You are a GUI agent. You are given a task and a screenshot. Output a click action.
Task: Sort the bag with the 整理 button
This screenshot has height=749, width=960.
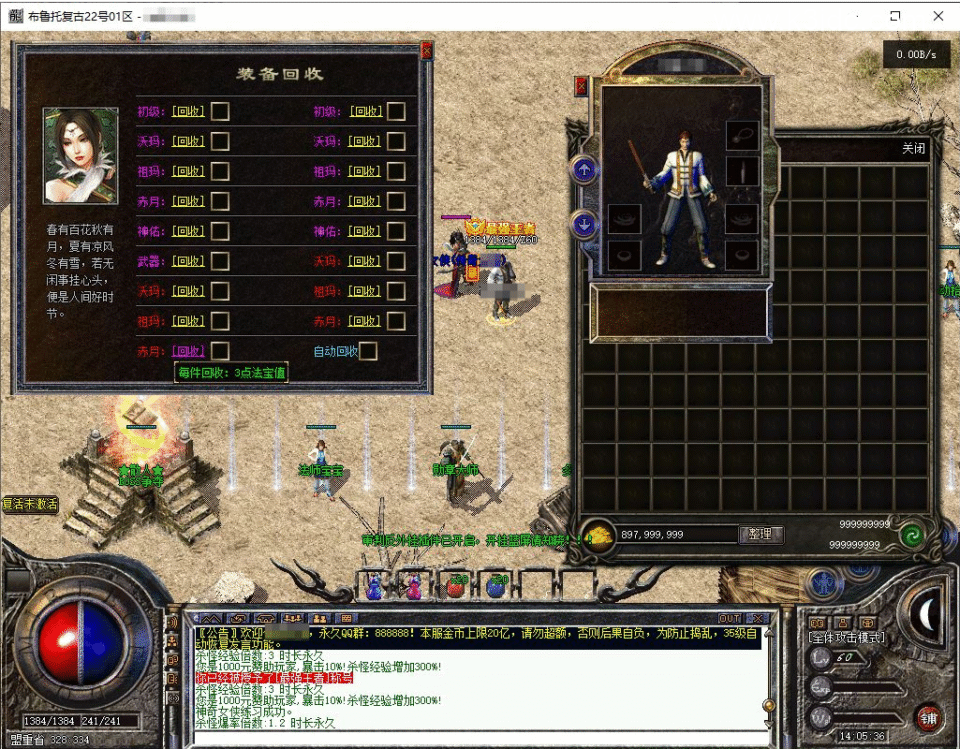click(x=760, y=535)
